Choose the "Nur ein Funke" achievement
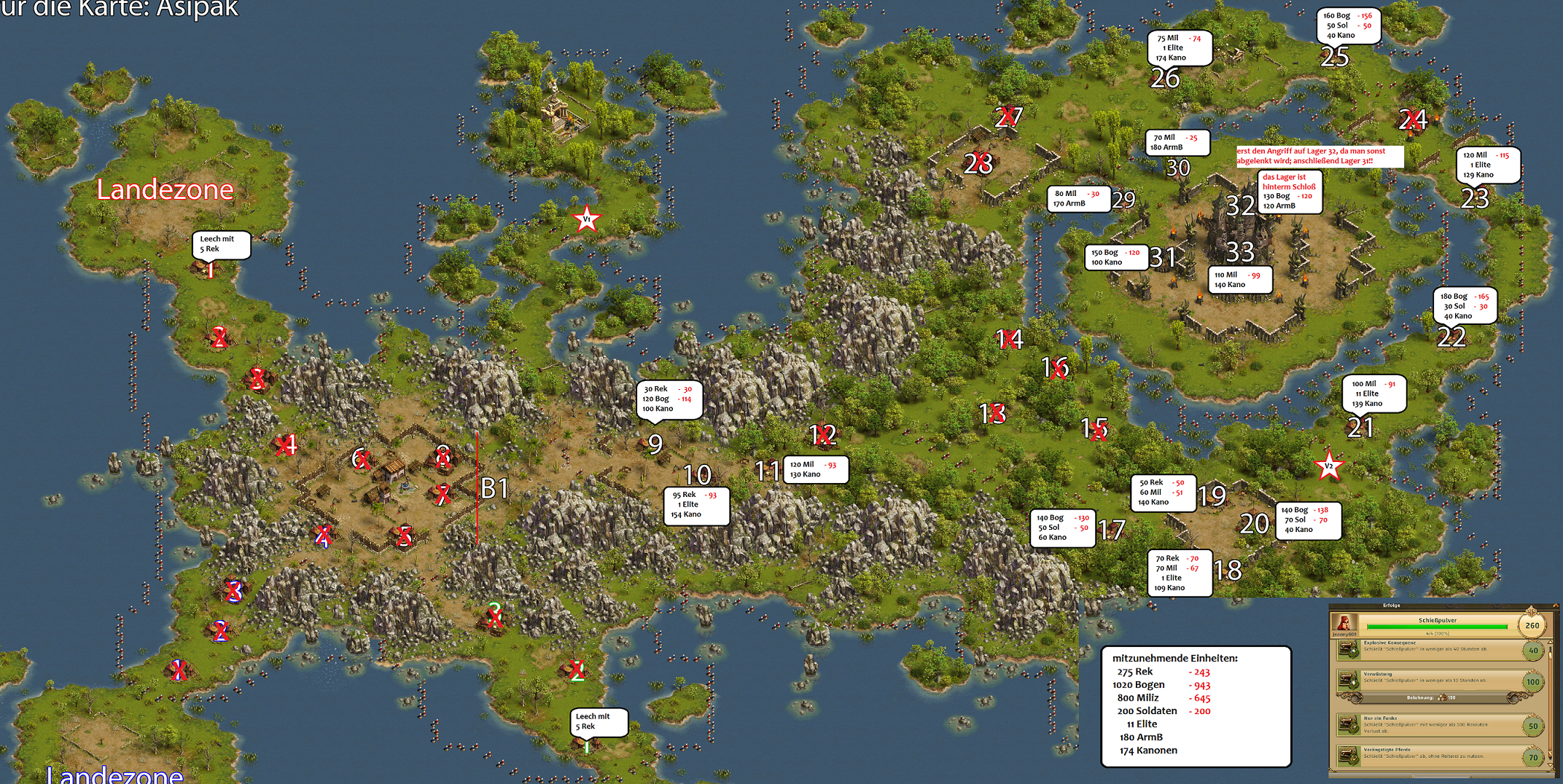 point(1429,724)
